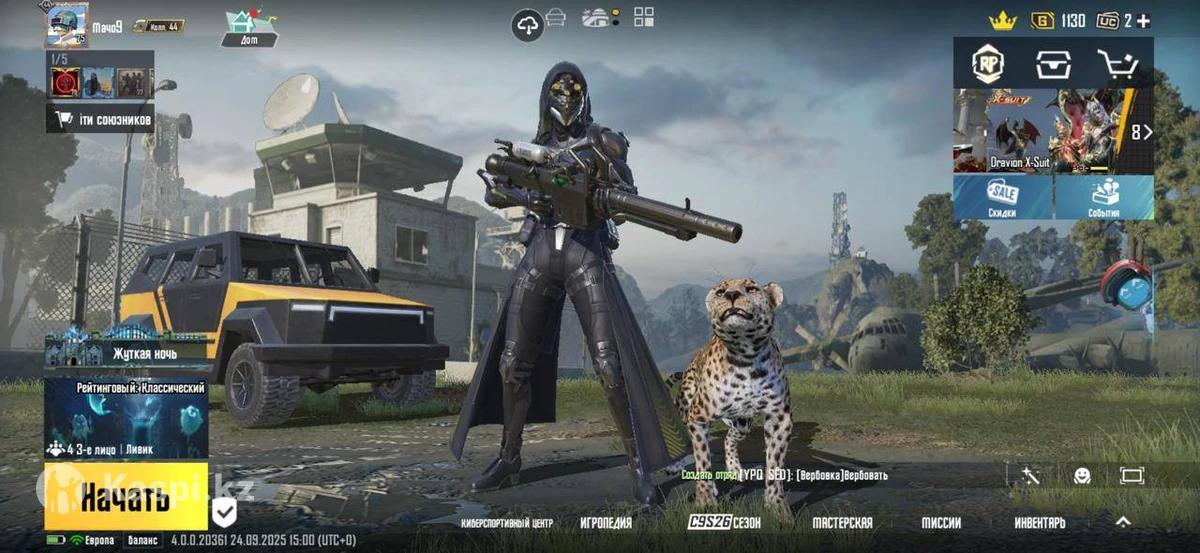Change the Рейтинговый Классический game mode
The width and height of the screenshot is (1200, 553).
[126, 417]
